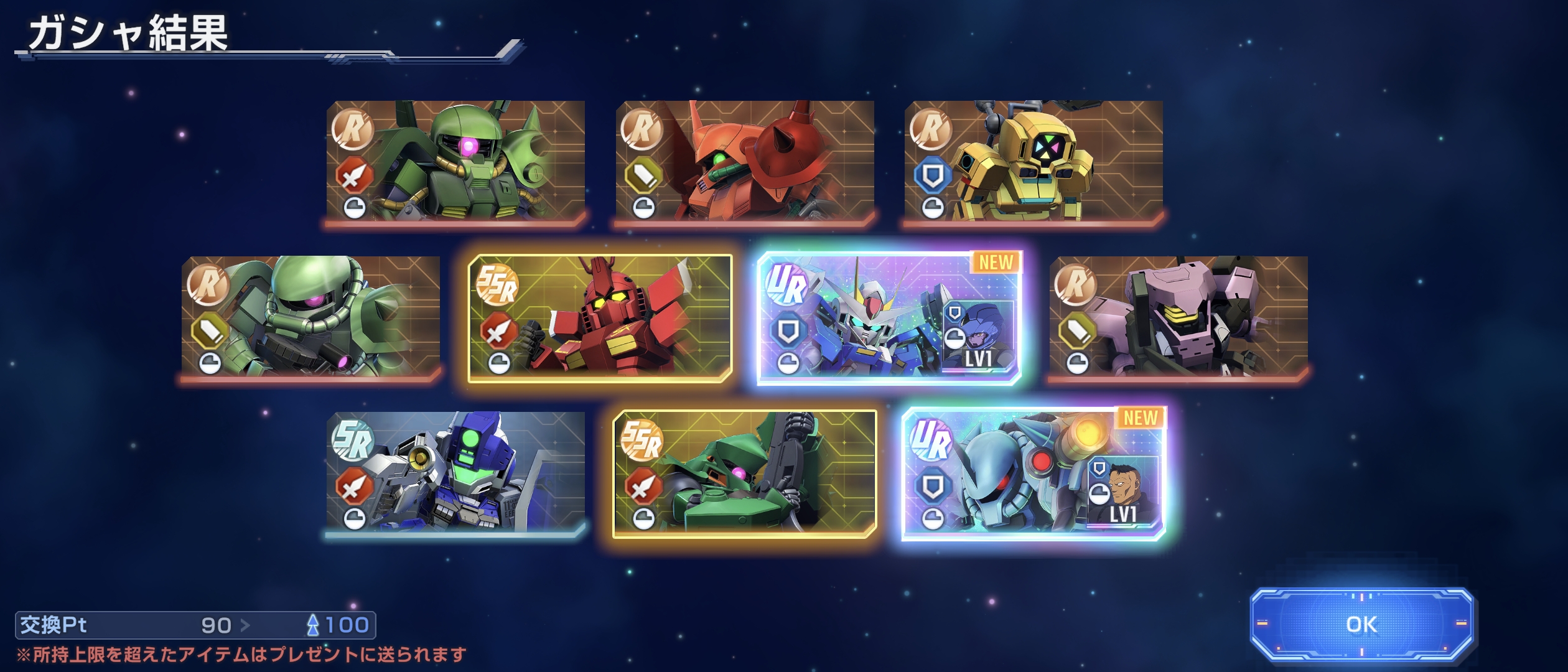Select the R pink mobile suit card

[x=1178, y=317]
